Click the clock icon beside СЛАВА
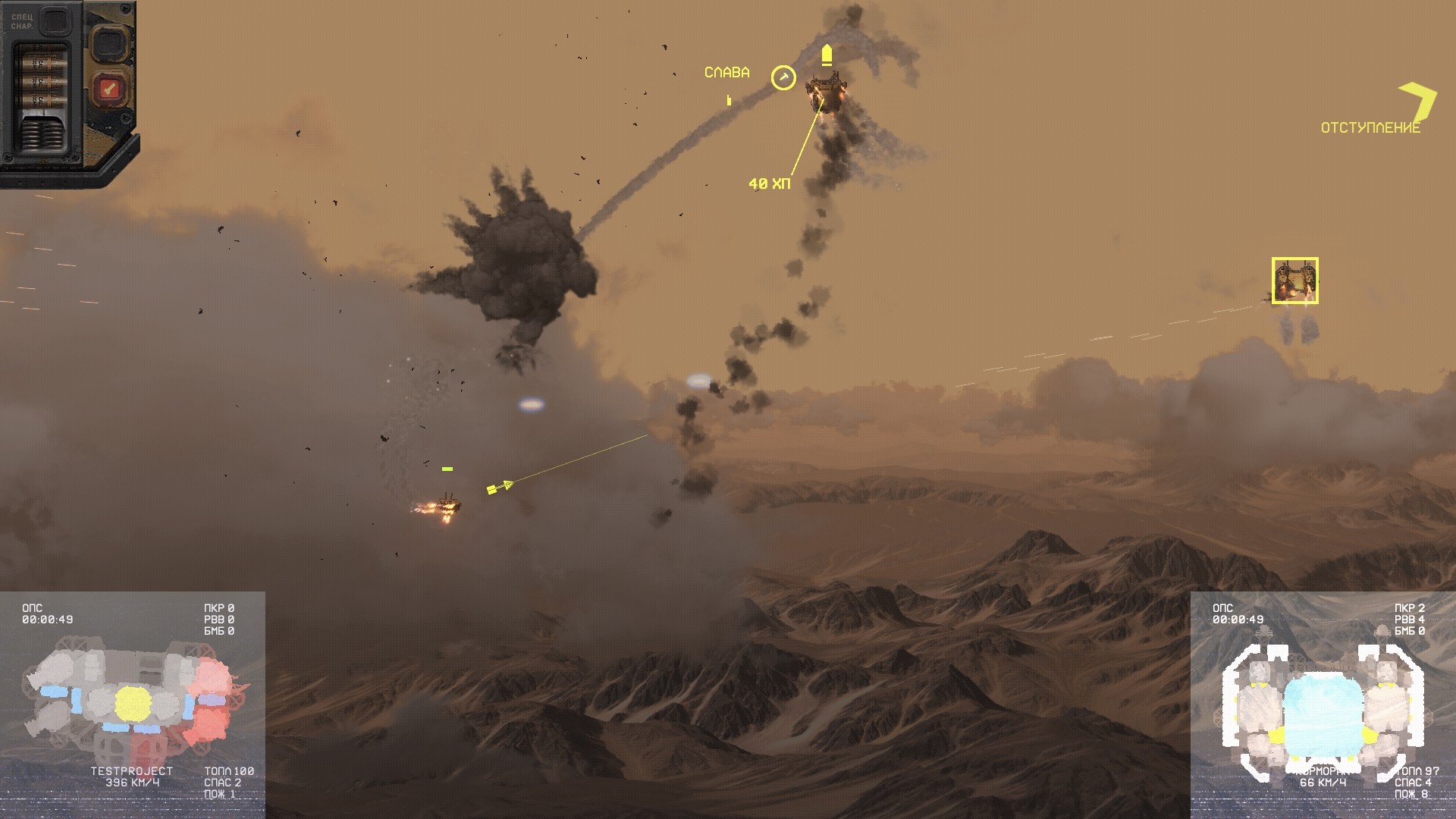Screen dimensions: 1456x819 click(783, 77)
